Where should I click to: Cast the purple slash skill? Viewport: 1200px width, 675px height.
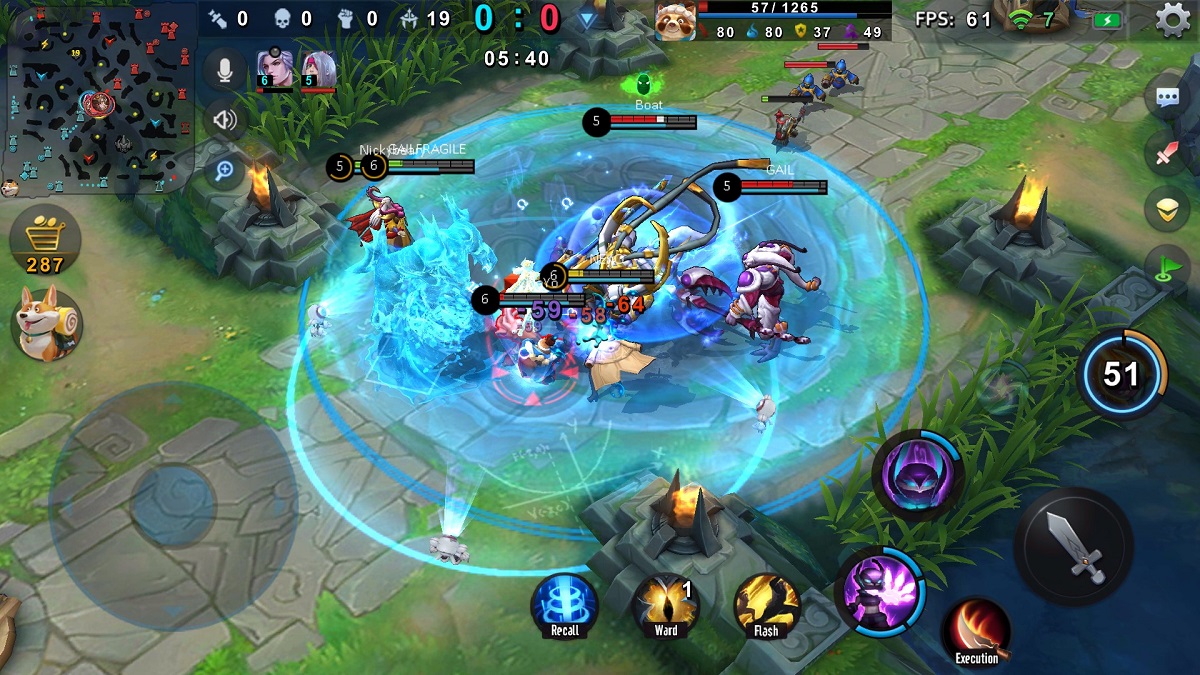coord(880,592)
